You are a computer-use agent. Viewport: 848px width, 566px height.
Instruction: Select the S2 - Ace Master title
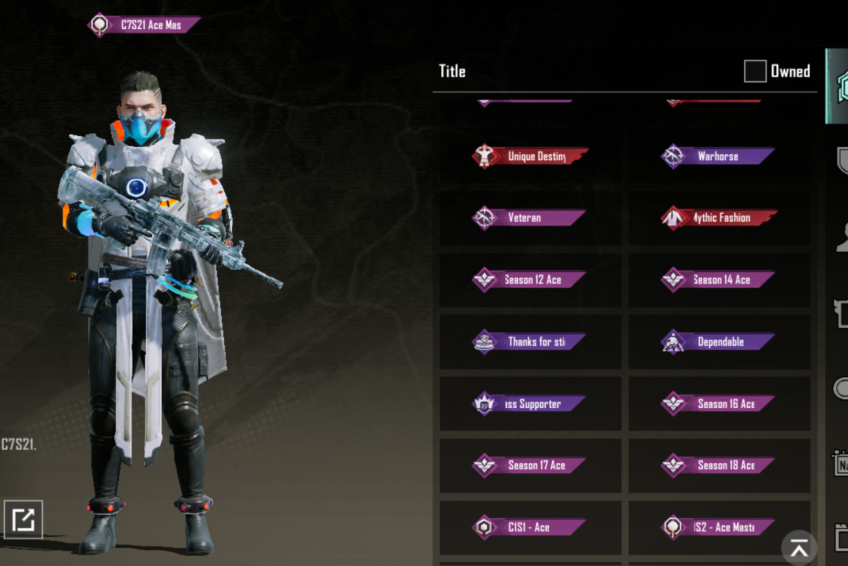tap(719, 527)
